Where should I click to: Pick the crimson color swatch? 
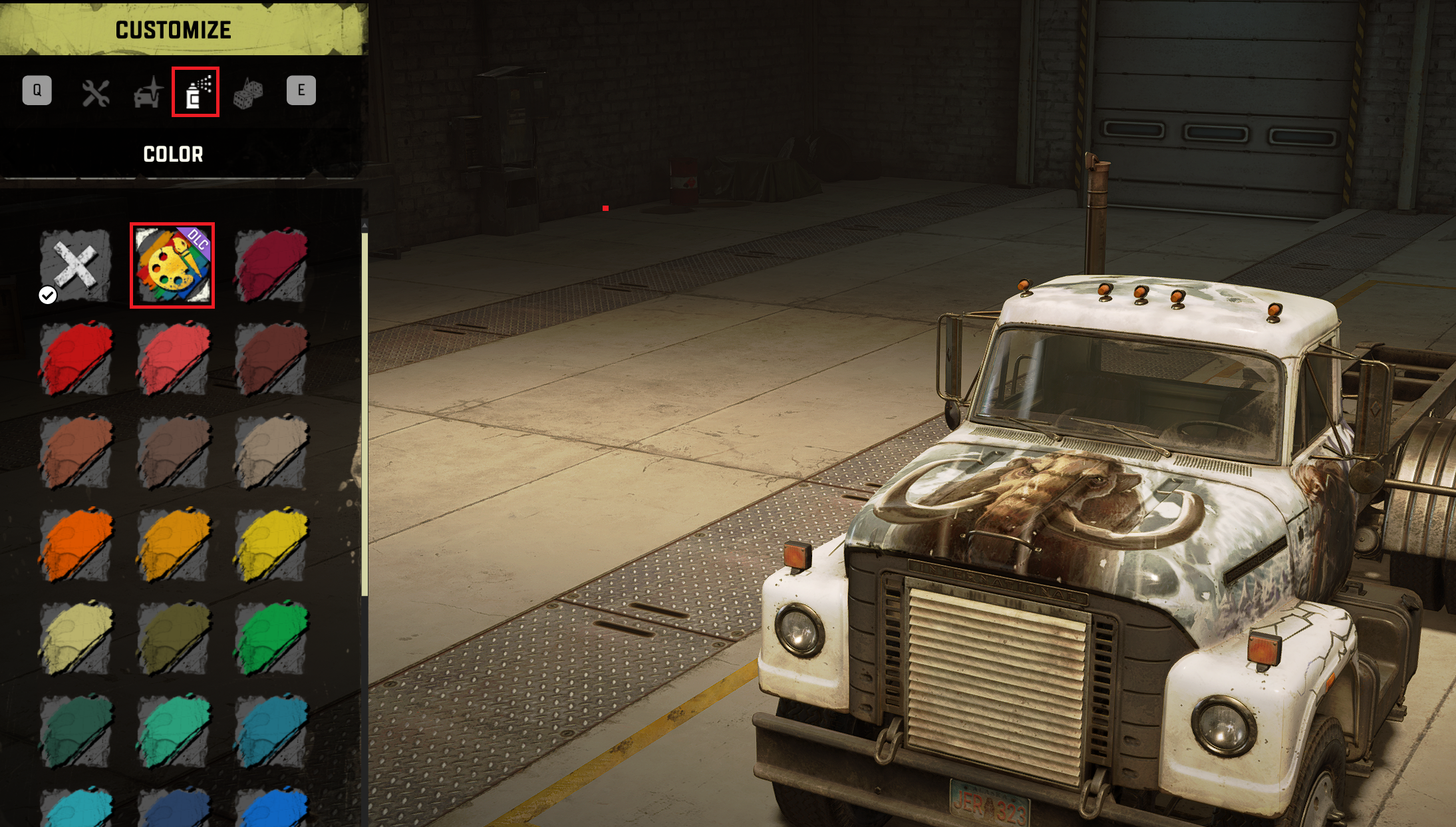click(271, 265)
